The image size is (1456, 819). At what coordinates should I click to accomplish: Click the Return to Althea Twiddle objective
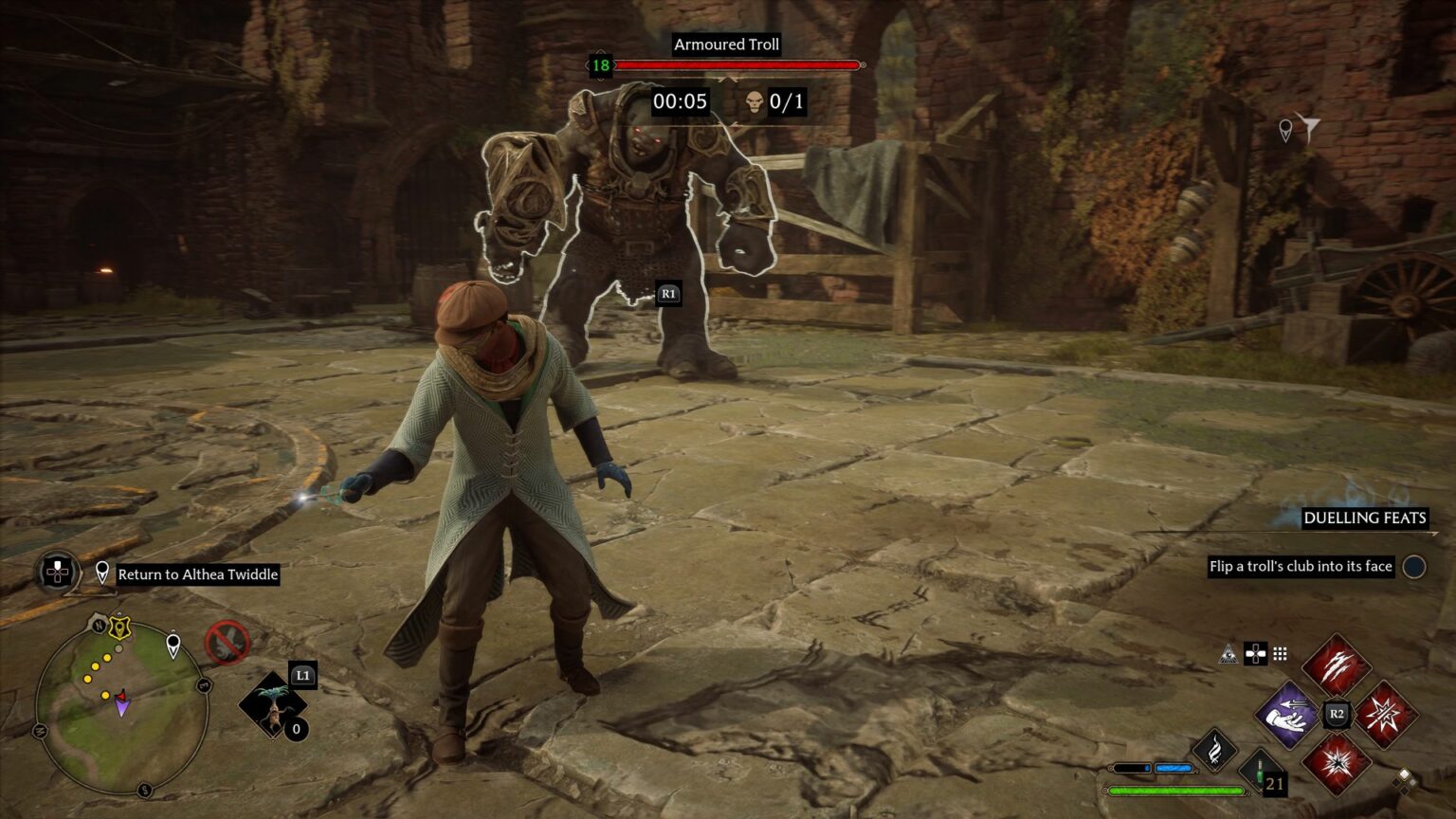coord(198,574)
